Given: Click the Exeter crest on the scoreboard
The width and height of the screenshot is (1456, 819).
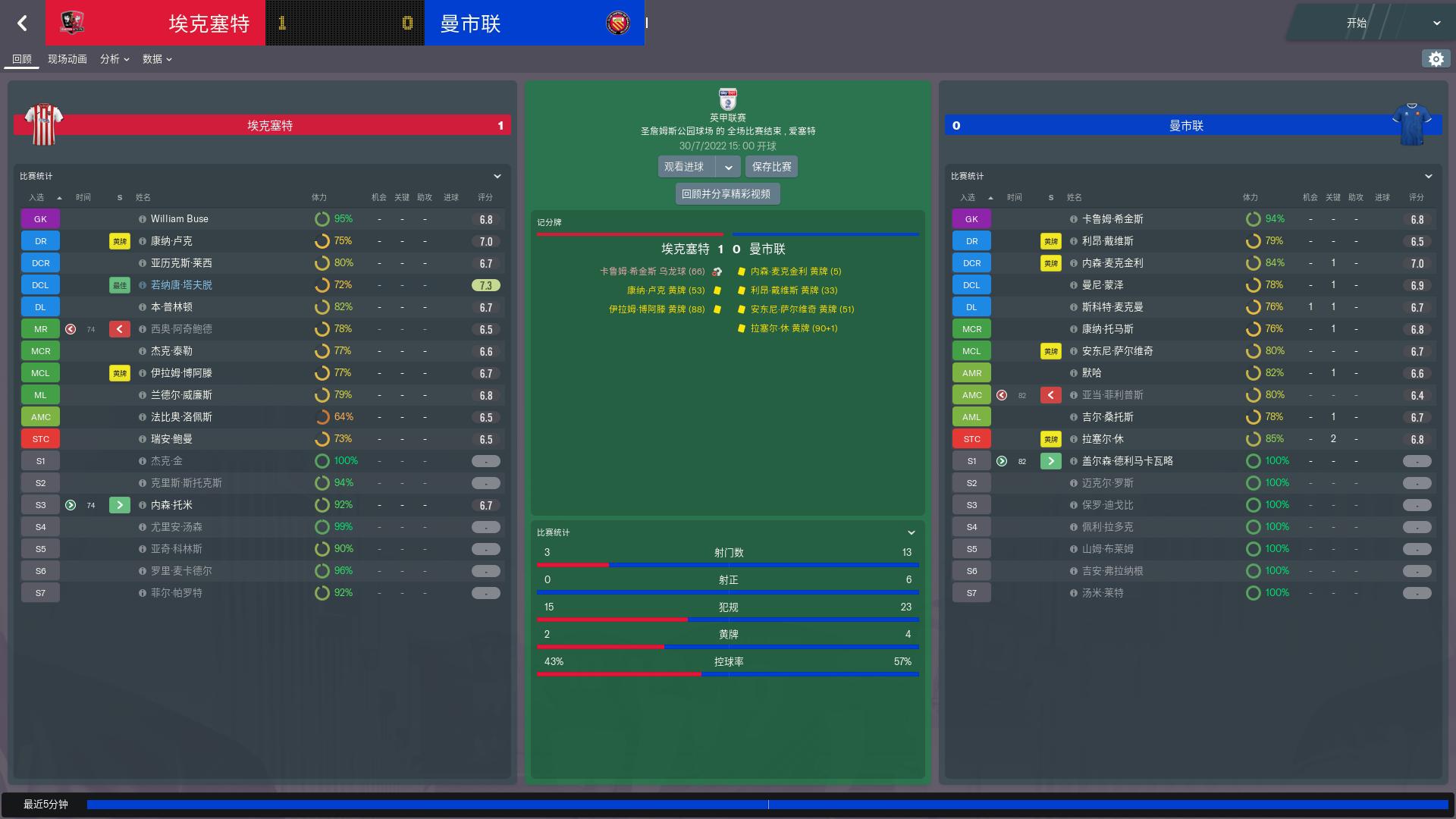Looking at the screenshot, I should click(x=74, y=23).
